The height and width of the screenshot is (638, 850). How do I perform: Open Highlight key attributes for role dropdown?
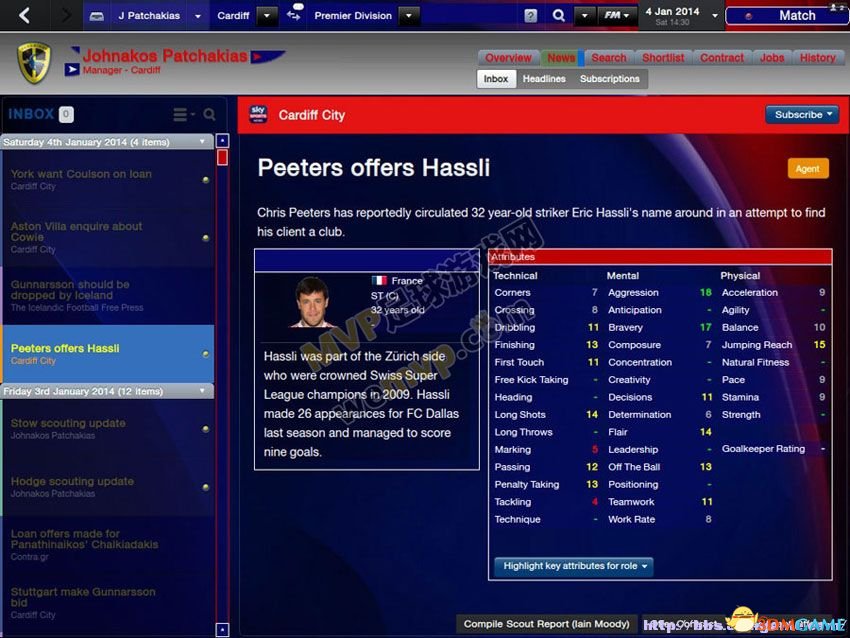573,566
